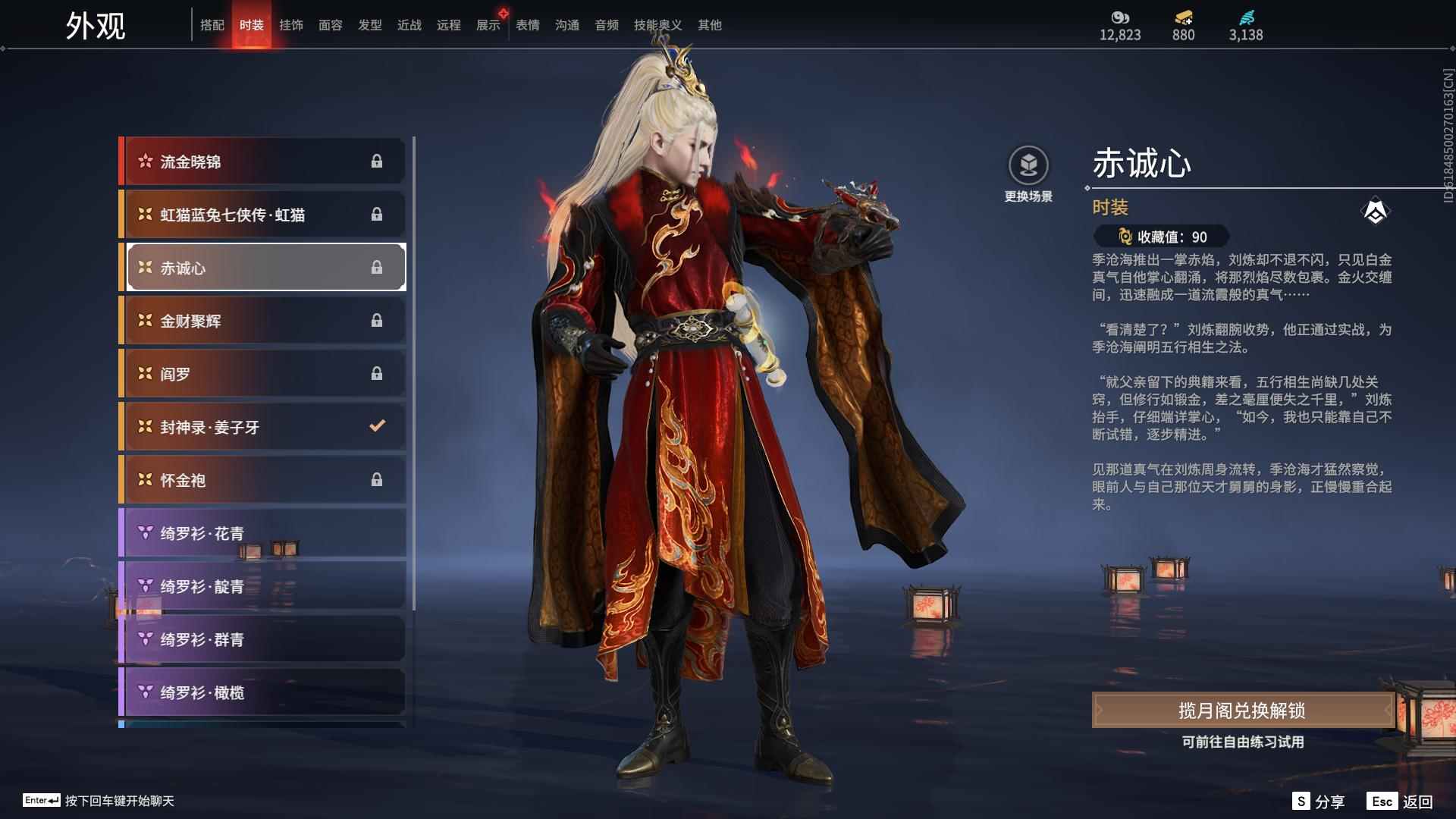Click the faction emblem icon beside 时装
The width and height of the screenshot is (1456, 819).
pyautogui.click(x=1377, y=210)
